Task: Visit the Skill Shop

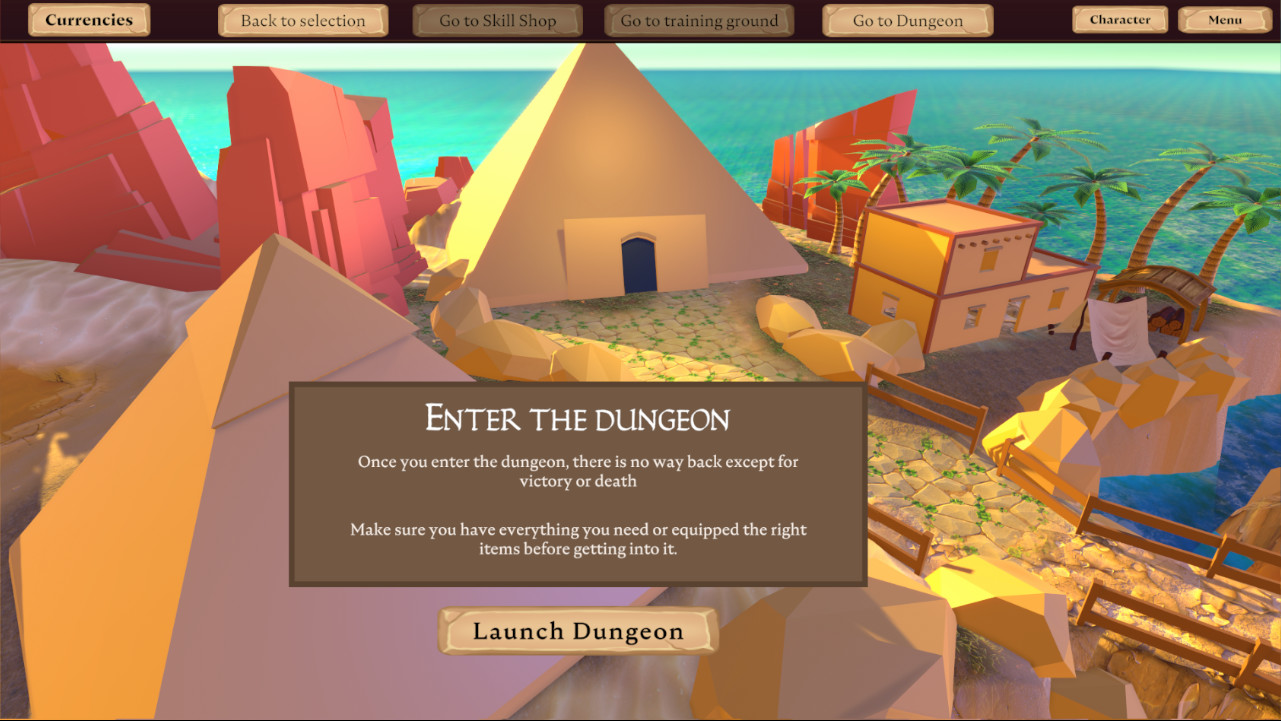Action: click(497, 19)
